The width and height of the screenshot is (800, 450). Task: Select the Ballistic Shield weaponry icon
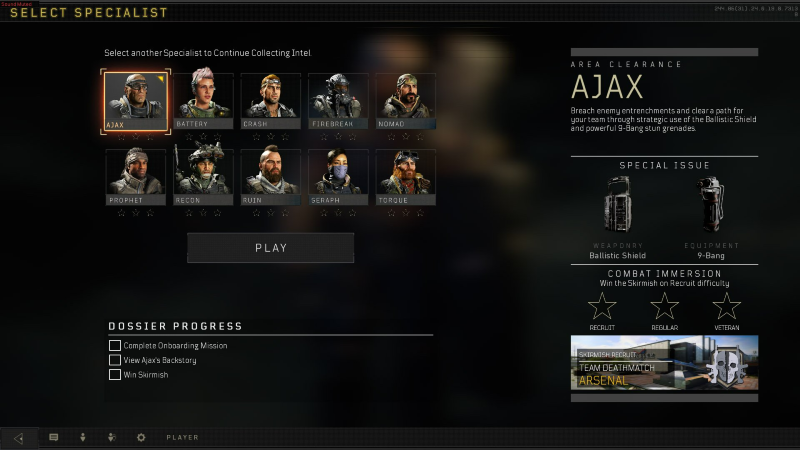tap(617, 205)
